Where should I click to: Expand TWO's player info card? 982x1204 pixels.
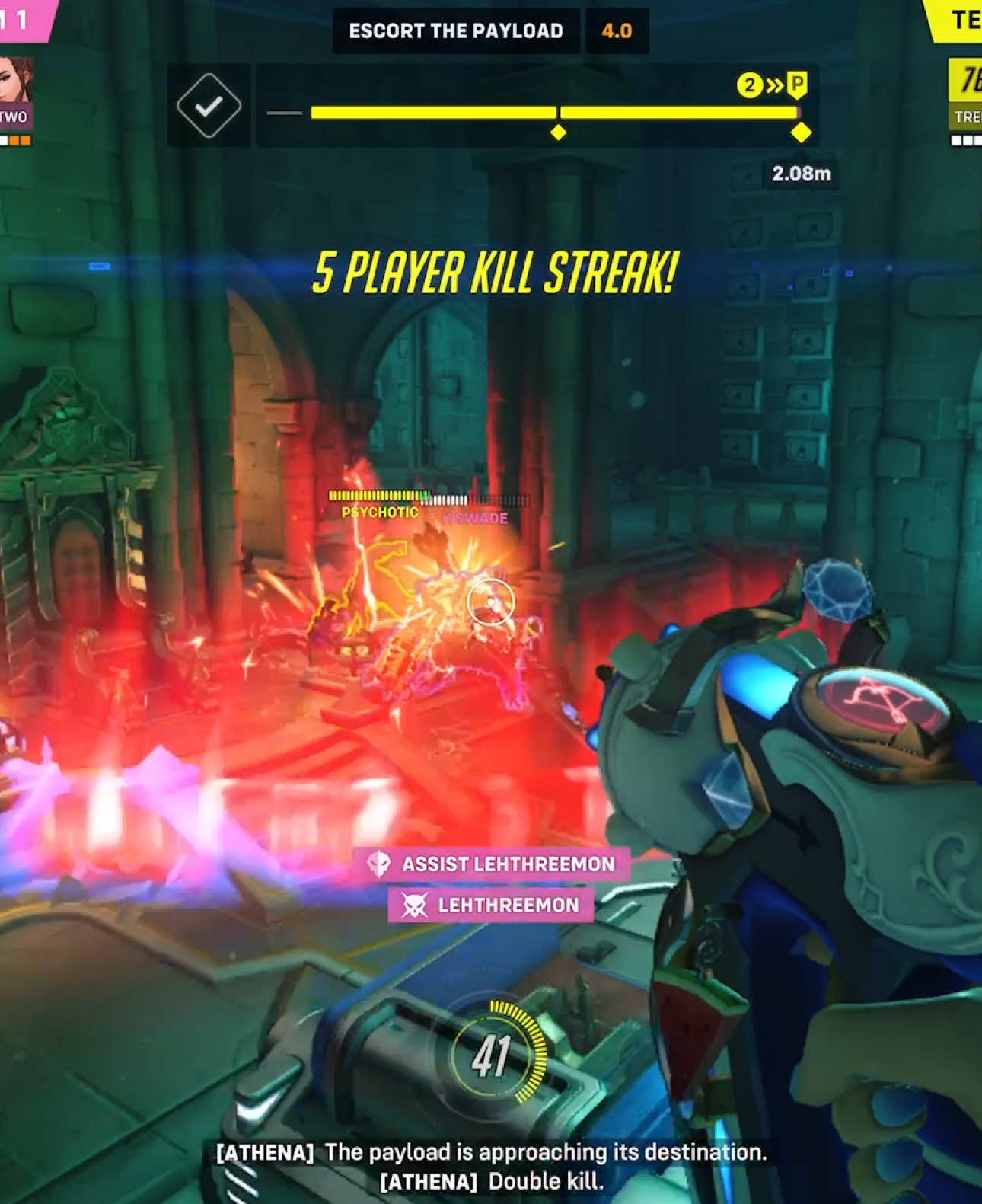[15, 91]
